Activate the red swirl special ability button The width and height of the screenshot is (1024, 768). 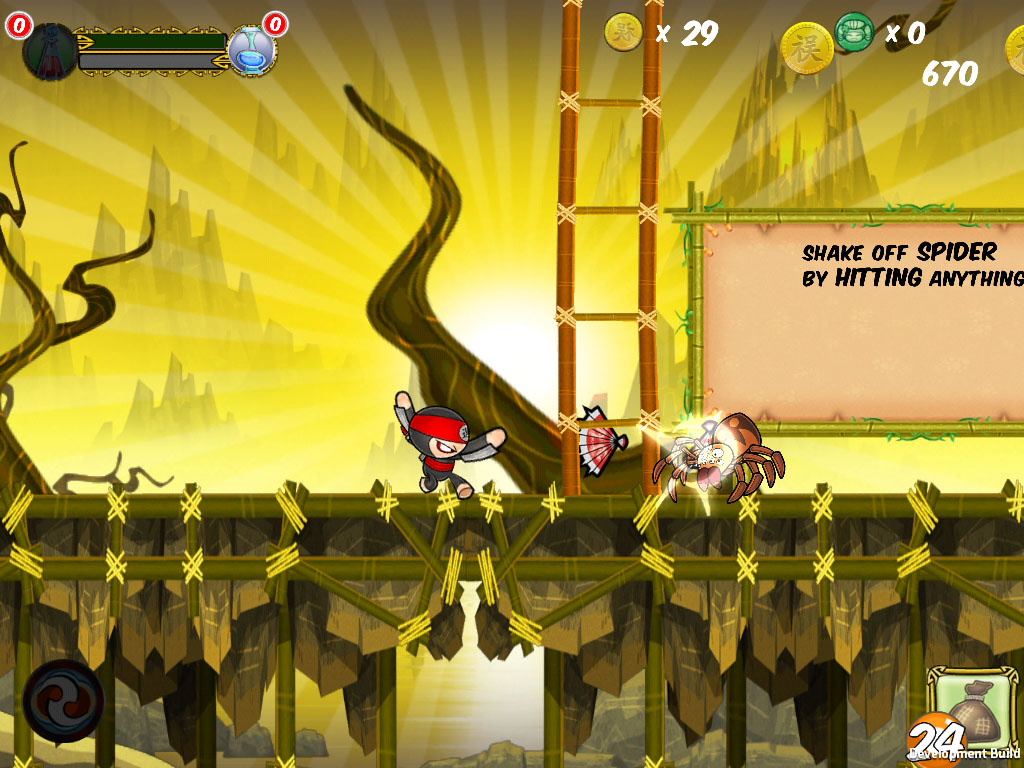(63, 699)
